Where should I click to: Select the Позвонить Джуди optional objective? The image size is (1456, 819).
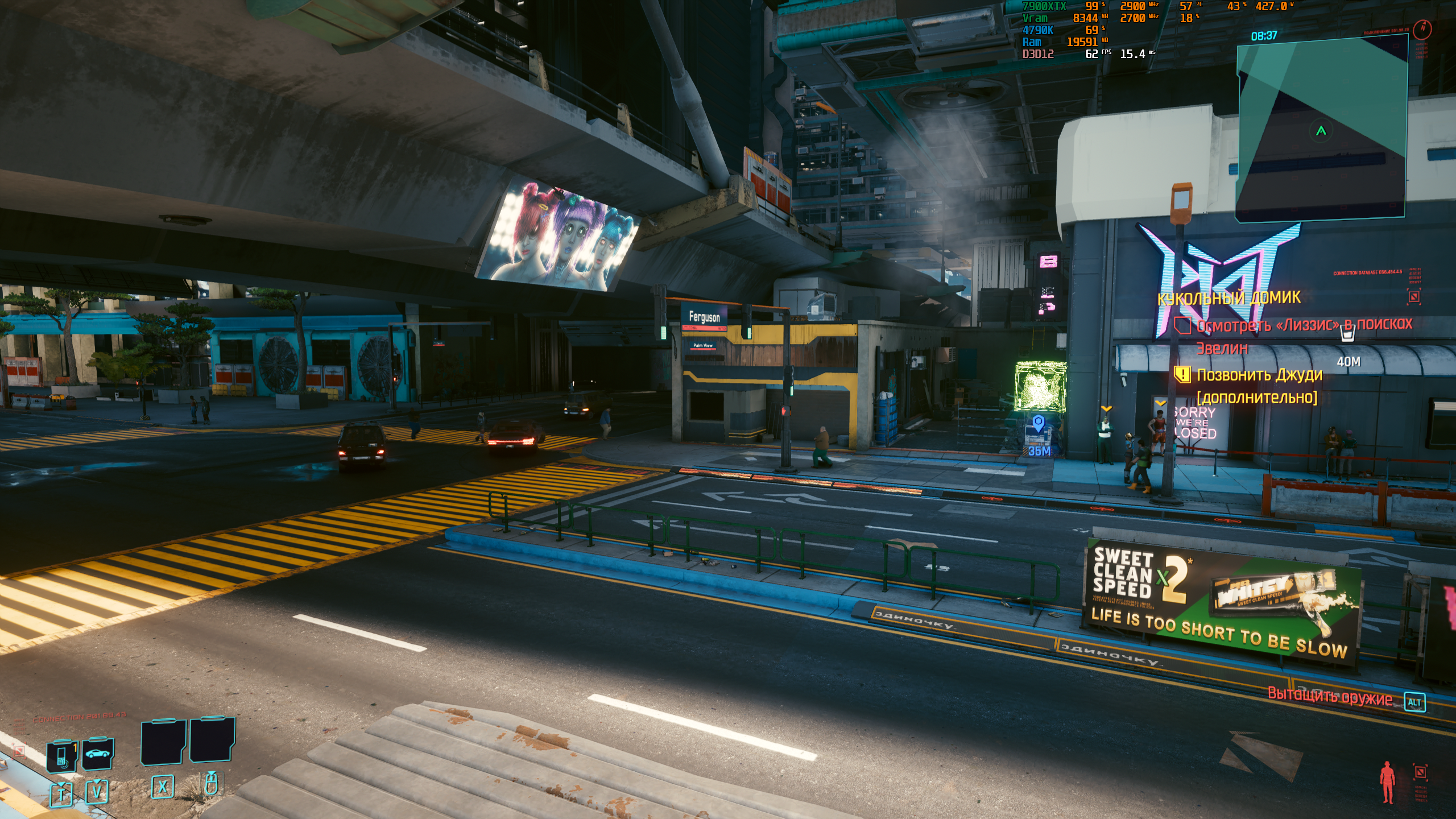tap(1259, 375)
